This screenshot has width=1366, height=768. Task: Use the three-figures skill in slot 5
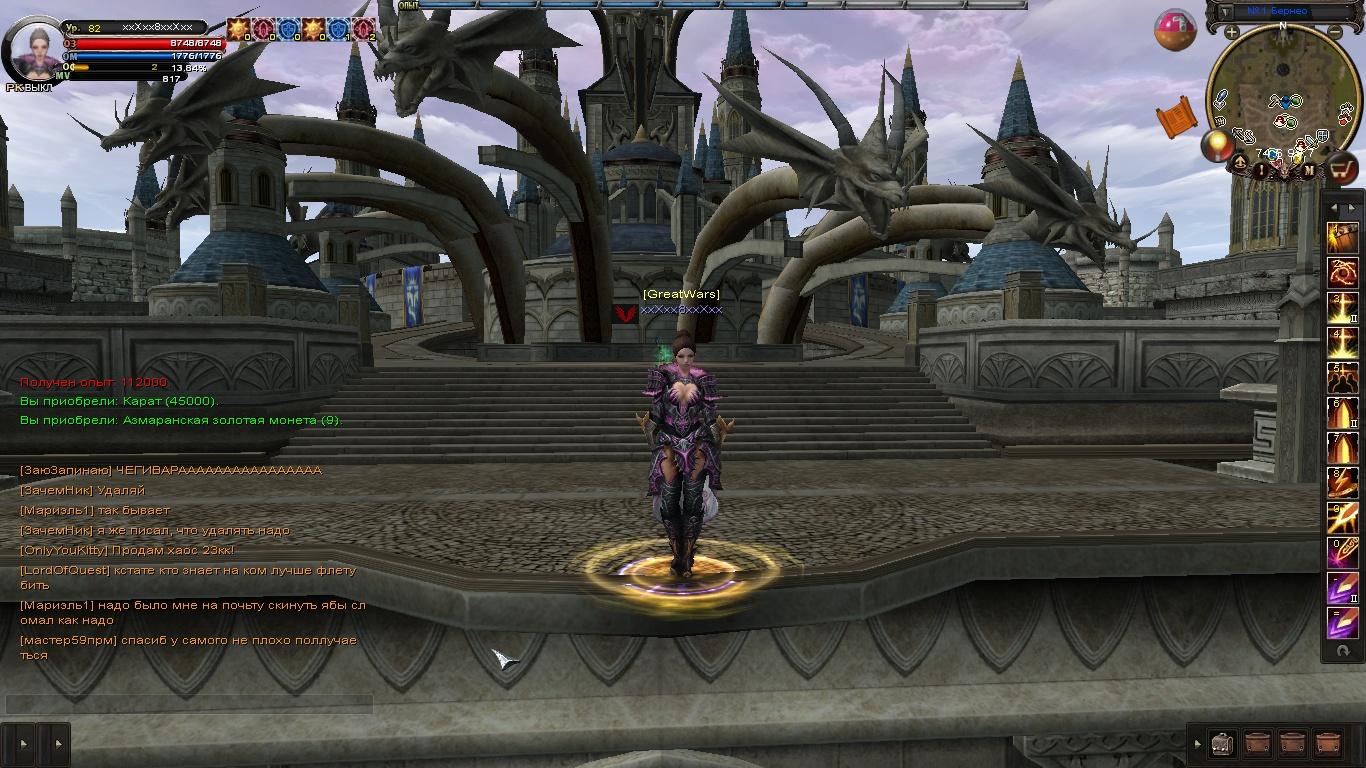click(1341, 377)
